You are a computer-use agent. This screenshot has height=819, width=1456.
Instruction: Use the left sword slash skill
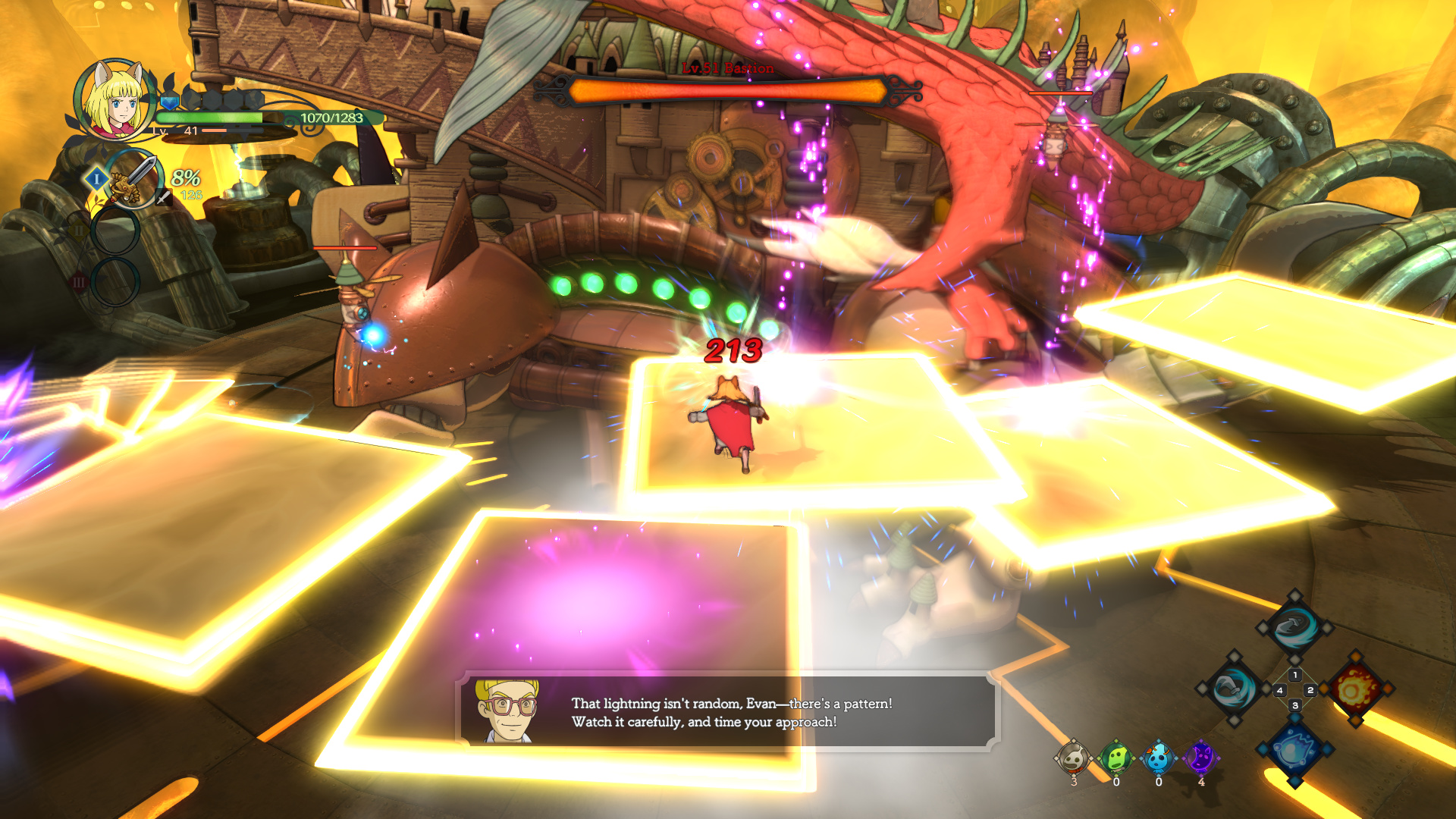1233,689
